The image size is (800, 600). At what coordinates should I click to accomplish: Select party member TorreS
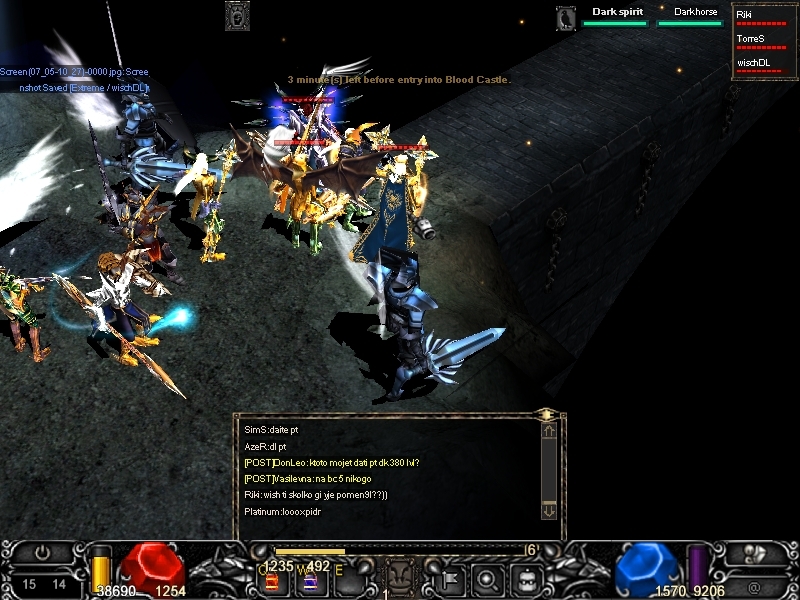[758, 39]
